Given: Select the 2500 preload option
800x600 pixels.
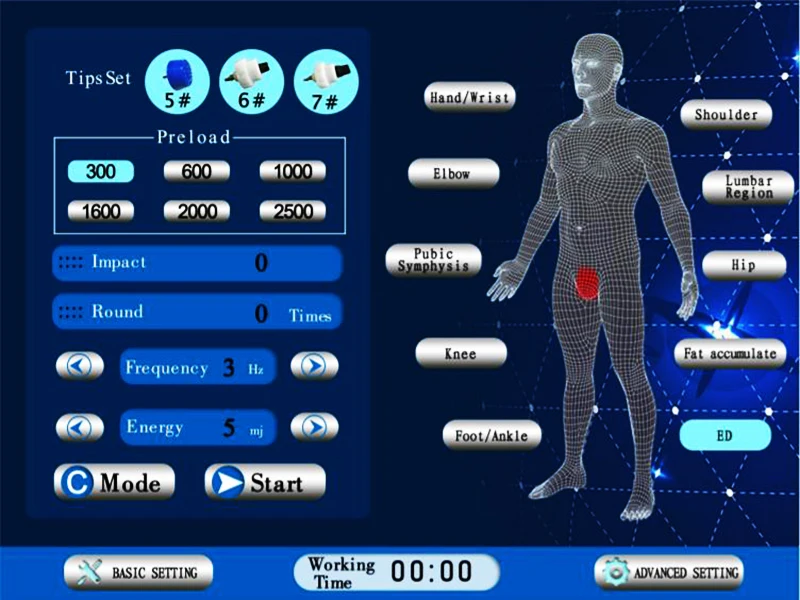Looking at the screenshot, I should (x=292, y=211).
